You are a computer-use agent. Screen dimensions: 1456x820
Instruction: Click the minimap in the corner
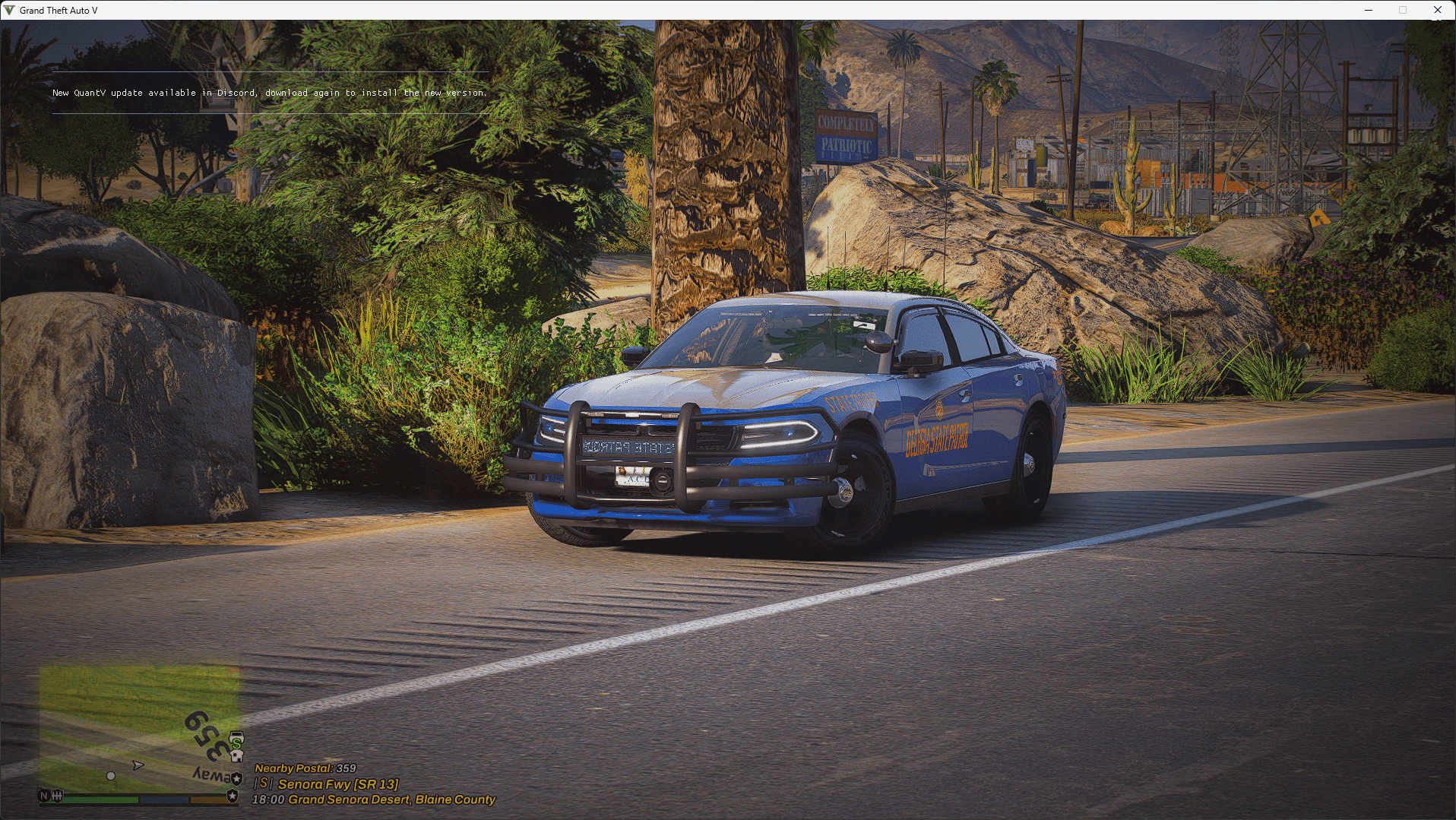[140, 728]
